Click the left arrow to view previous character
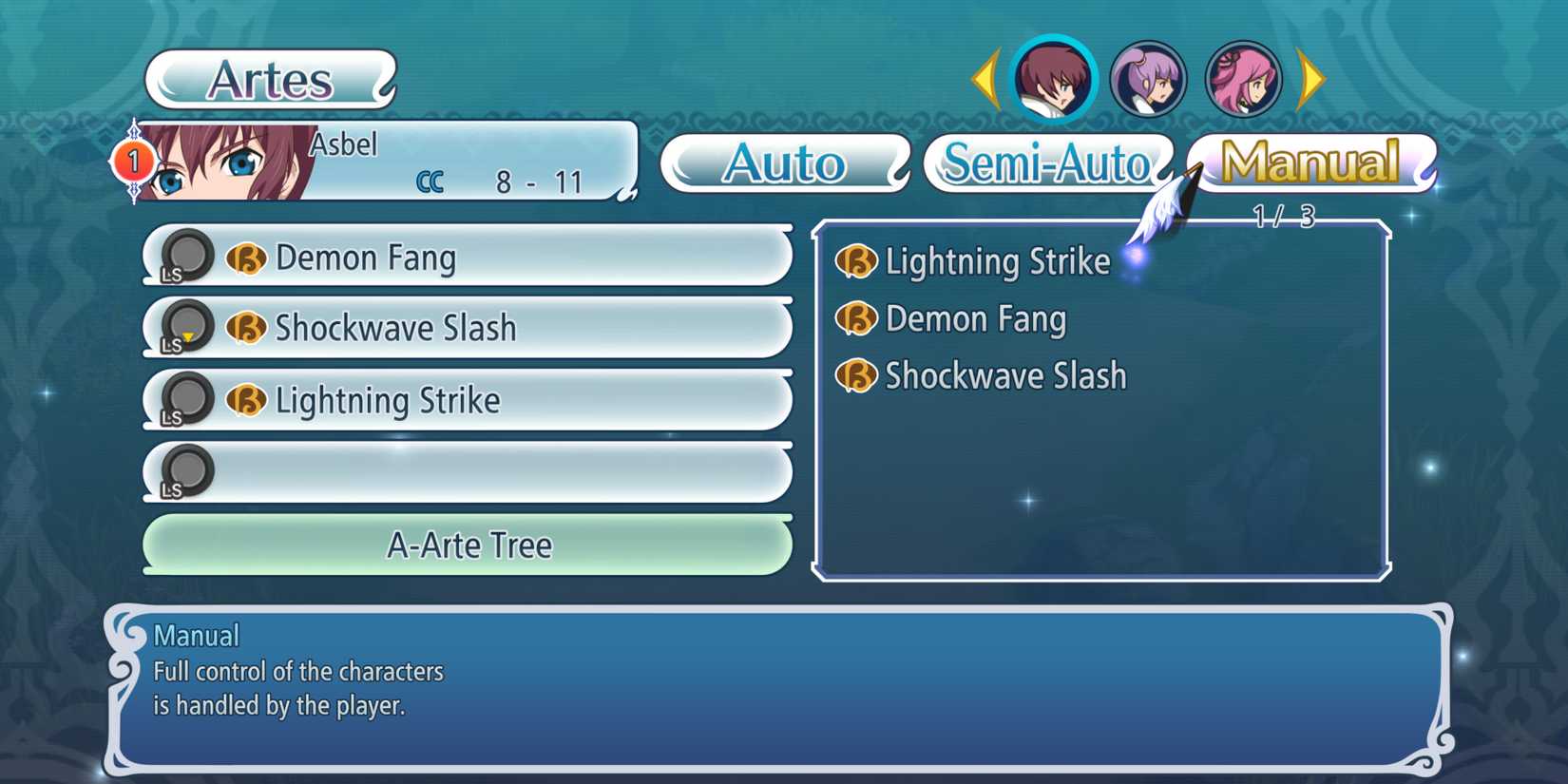The height and width of the screenshot is (784, 1568). pyautogui.click(x=986, y=76)
